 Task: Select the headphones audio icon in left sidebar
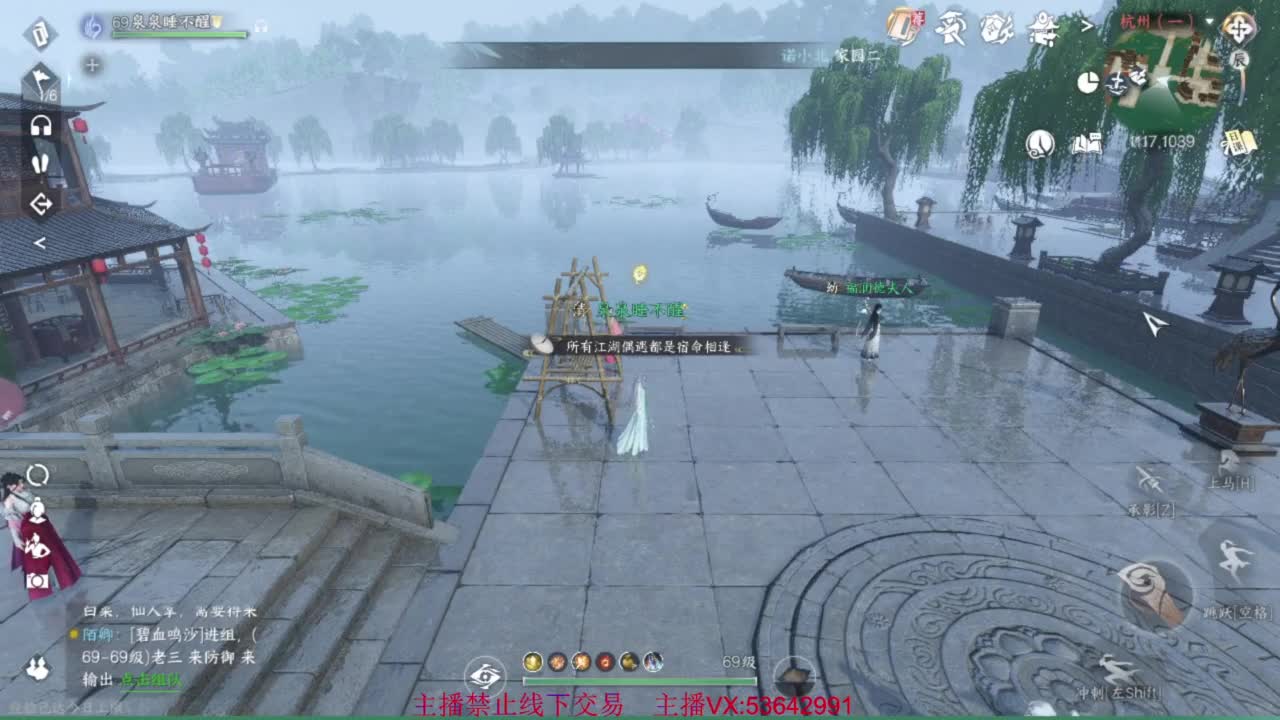pos(40,126)
